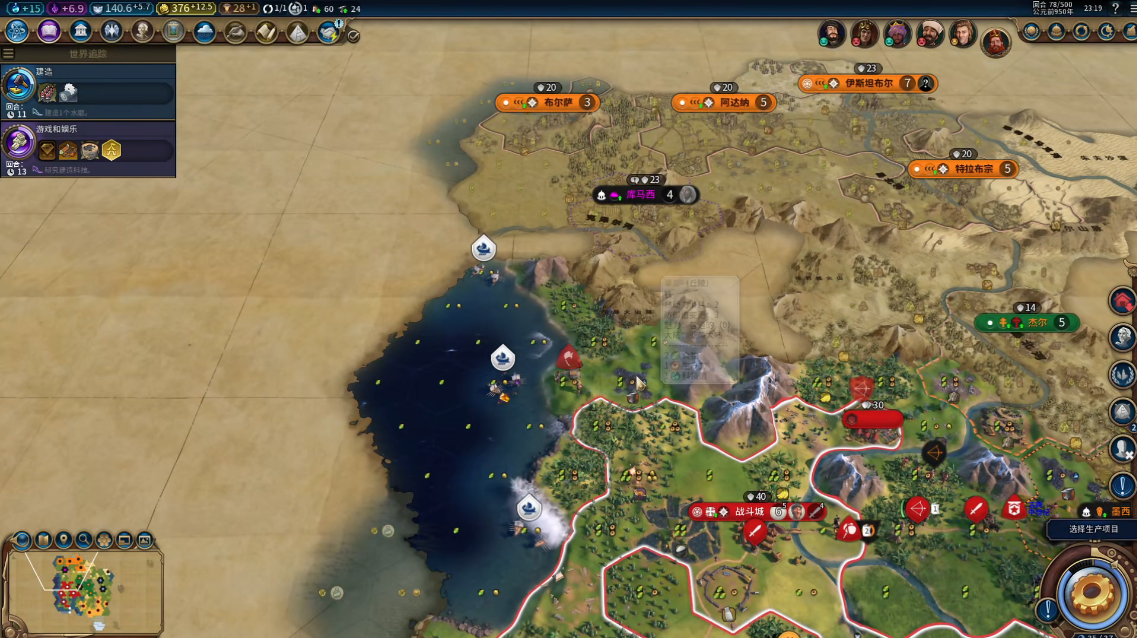Open the technology tree button

point(17,31)
